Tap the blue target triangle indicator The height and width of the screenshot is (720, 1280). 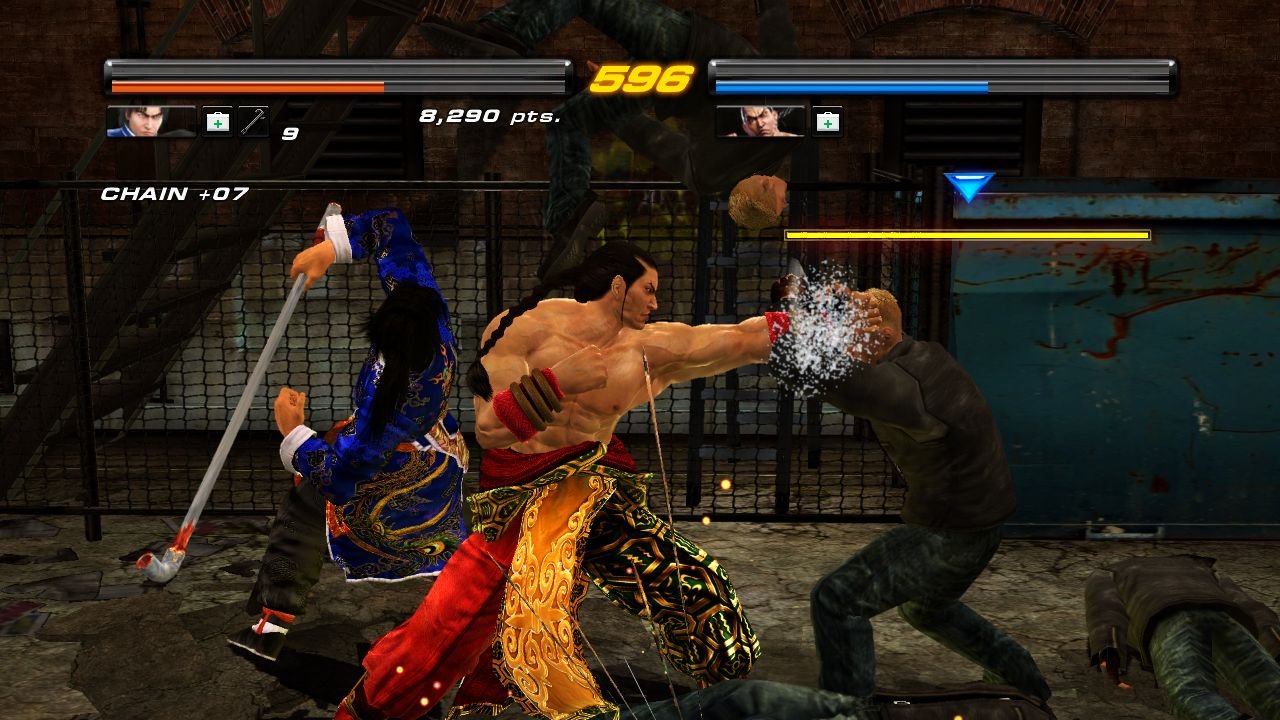click(x=965, y=186)
